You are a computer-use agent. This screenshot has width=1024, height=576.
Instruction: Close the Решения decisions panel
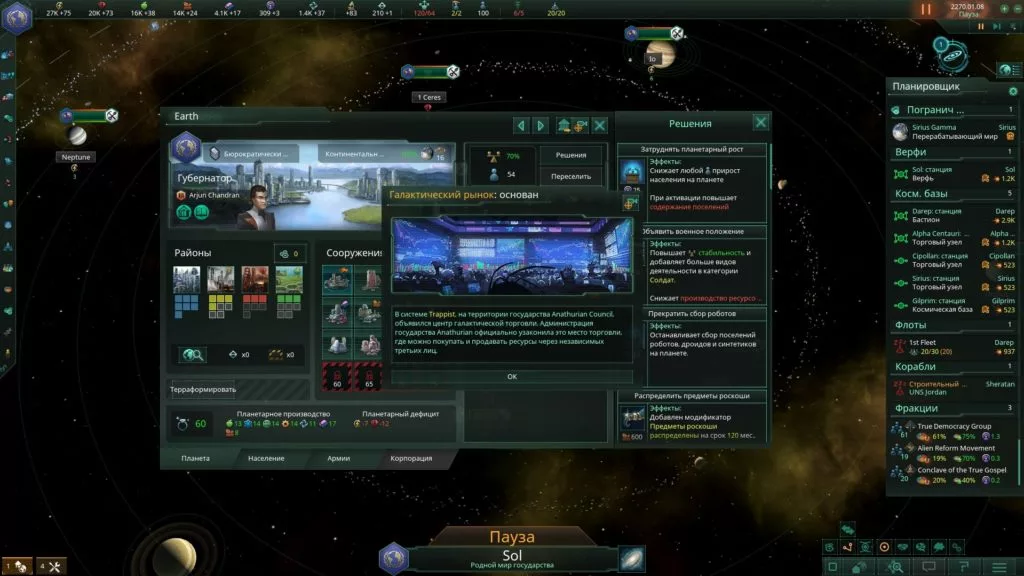point(761,122)
